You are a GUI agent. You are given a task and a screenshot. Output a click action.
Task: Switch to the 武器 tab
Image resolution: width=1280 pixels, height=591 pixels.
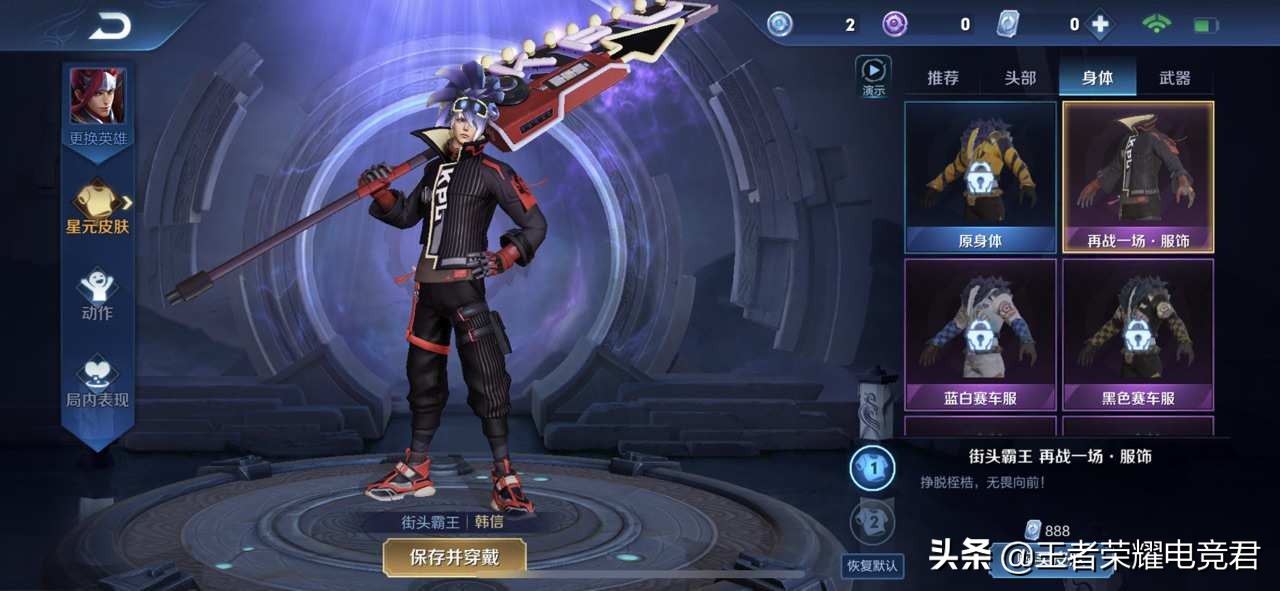1175,78
